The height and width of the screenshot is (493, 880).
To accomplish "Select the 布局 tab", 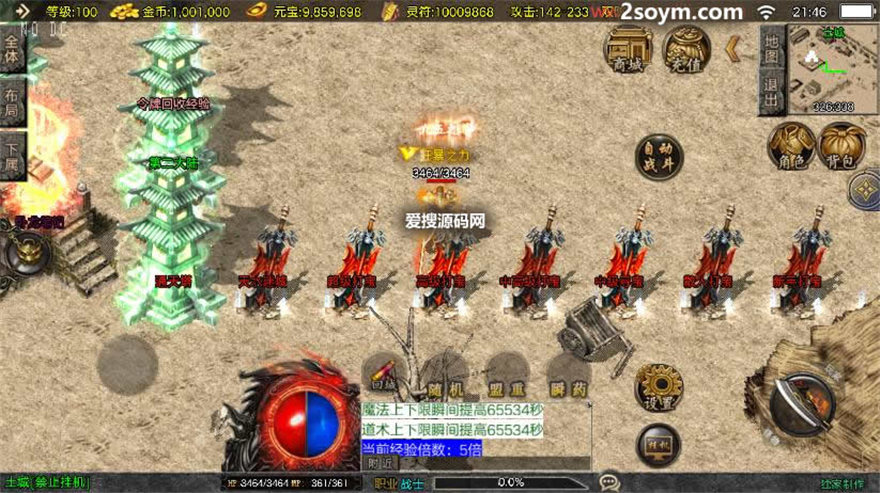I will 12,105.
